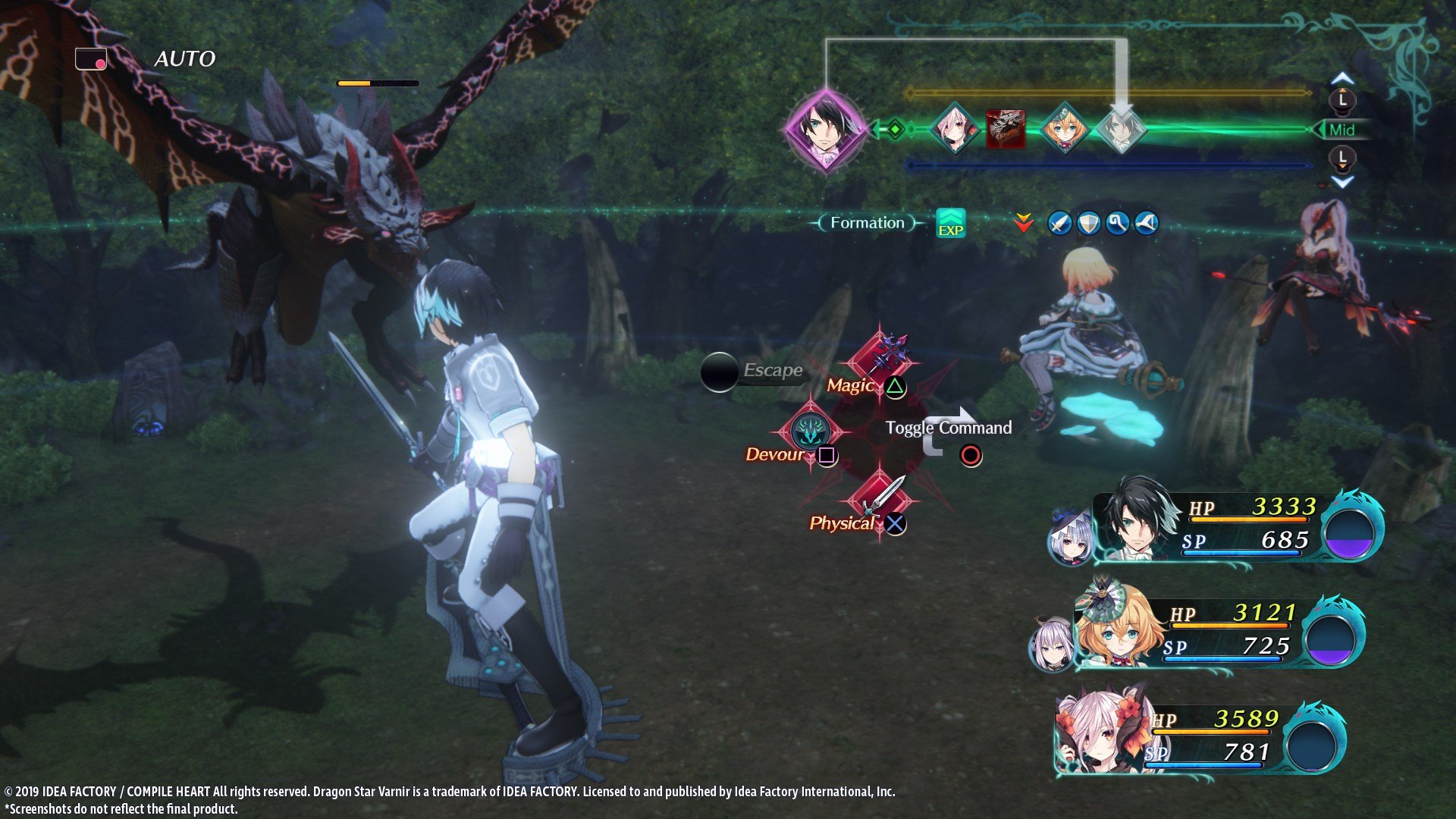Open the EXP formation bonus icon

[x=950, y=222]
